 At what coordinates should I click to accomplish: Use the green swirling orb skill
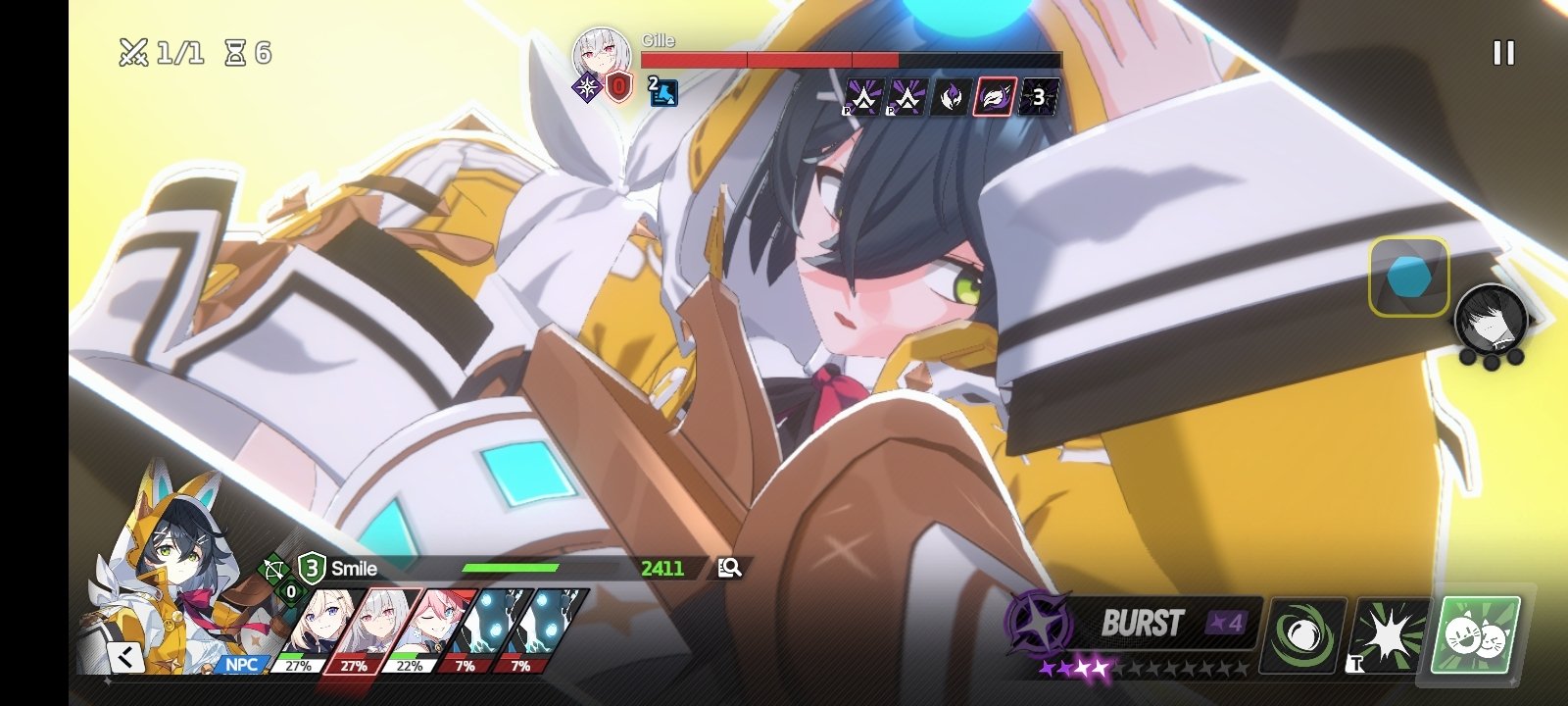coord(1302,635)
